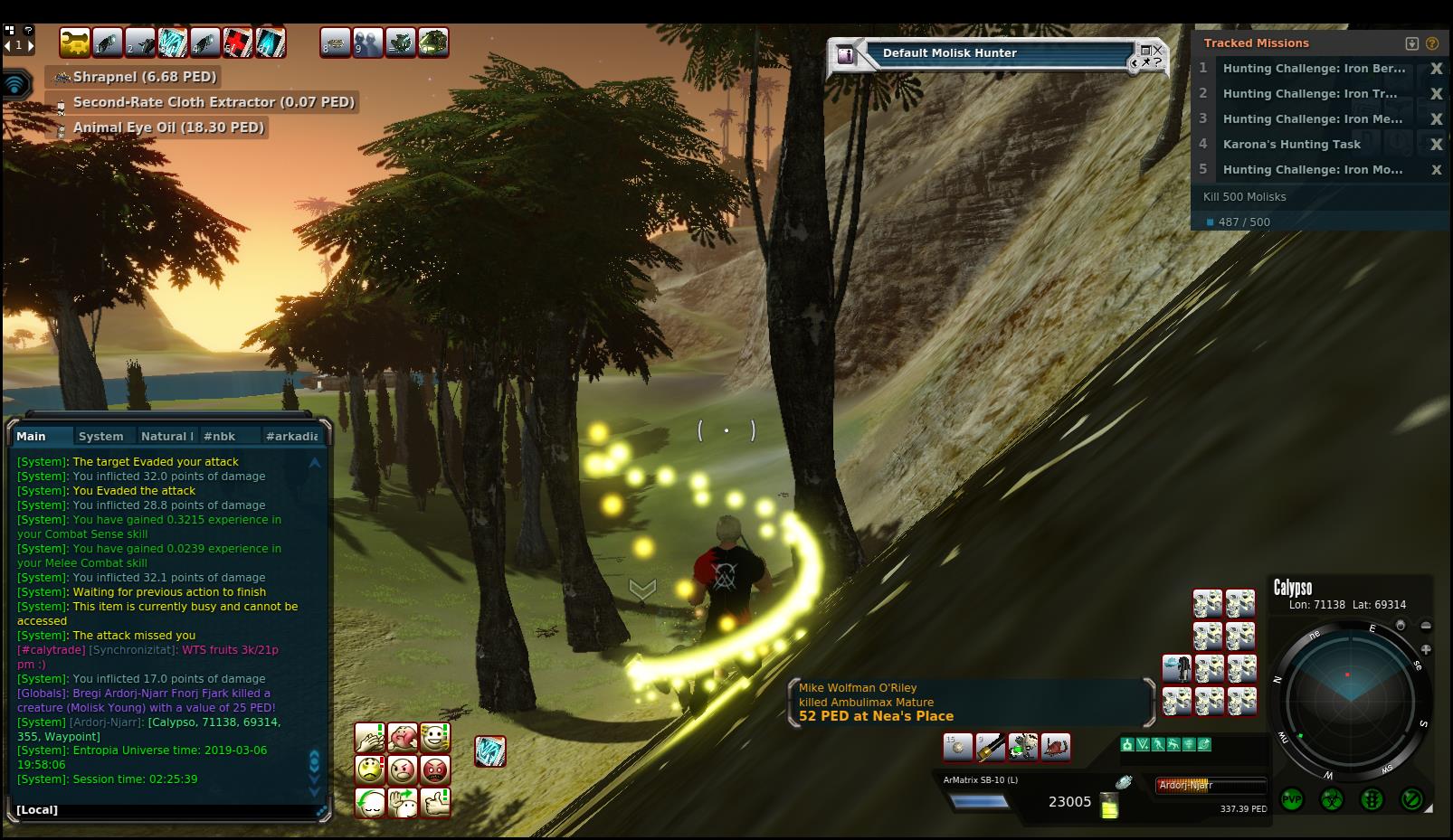Open Tracked Missions help
Viewport: 1453px width, 840px height.
coord(1432,43)
